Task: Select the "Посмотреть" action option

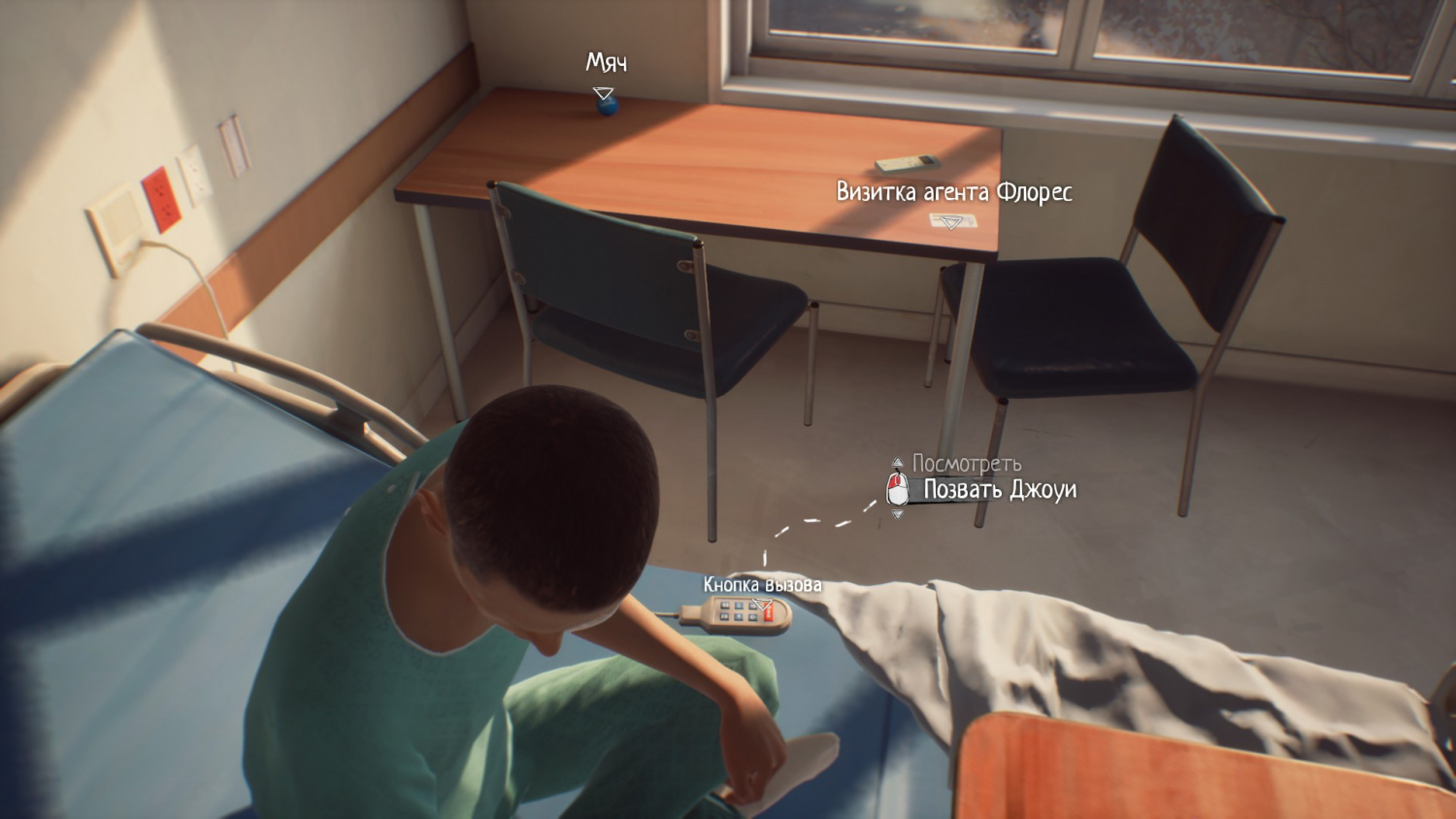Action: 966,464
